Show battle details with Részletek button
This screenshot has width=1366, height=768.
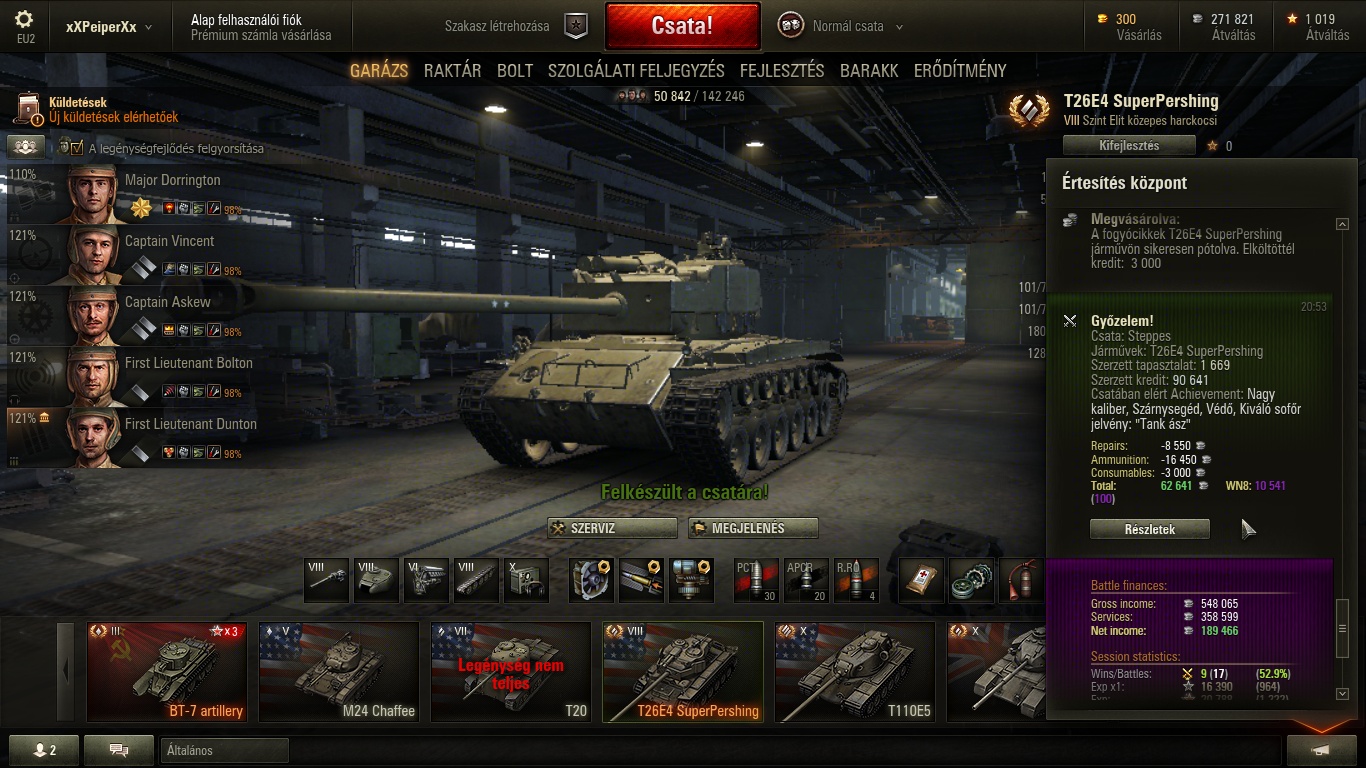(1149, 529)
